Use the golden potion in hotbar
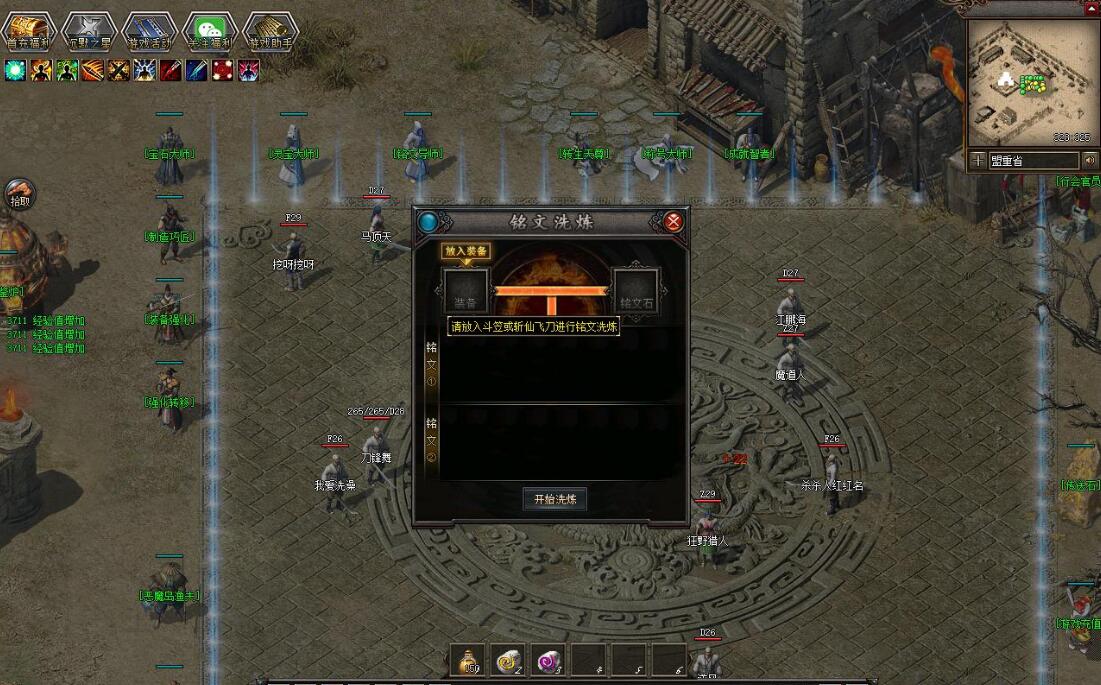Image resolution: width=1101 pixels, height=685 pixels. click(467, 660)
